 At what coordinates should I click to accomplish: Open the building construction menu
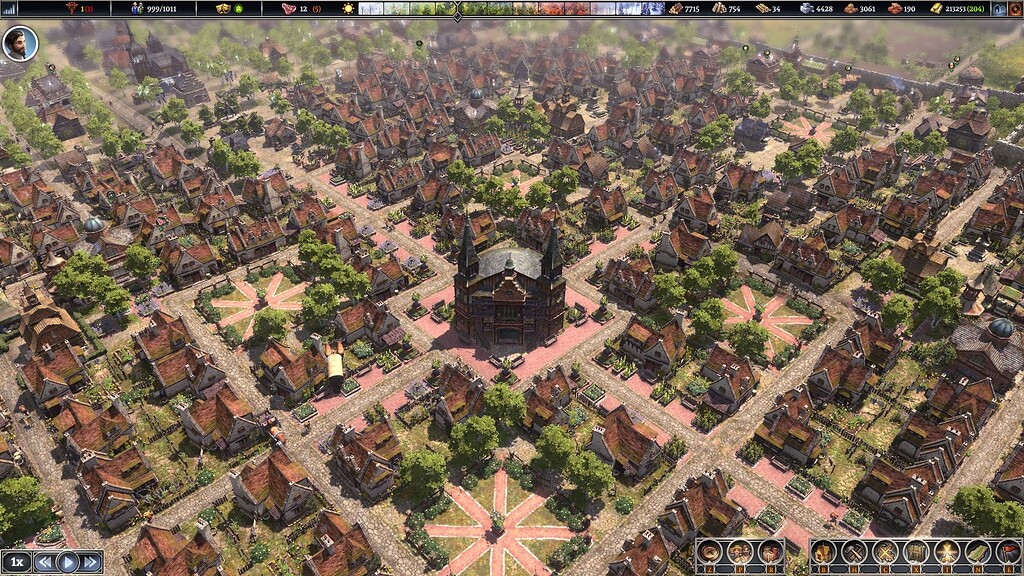coord(826,552)
